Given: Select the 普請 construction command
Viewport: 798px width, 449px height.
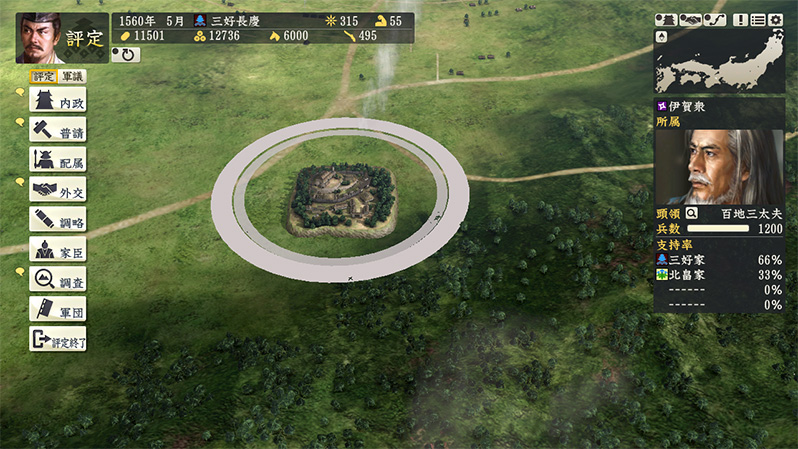Looking at the screenshot, I should (58, 131).
